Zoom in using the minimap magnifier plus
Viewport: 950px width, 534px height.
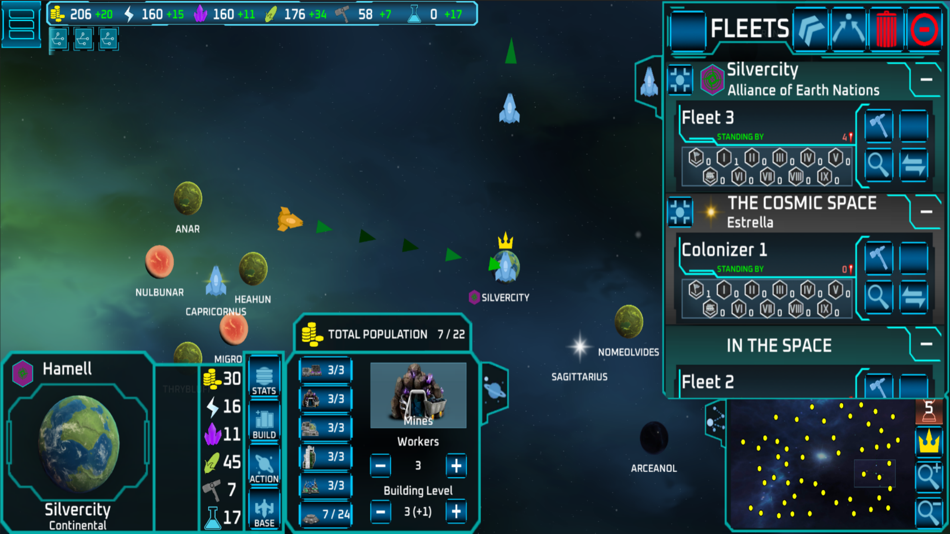point(929,477)
